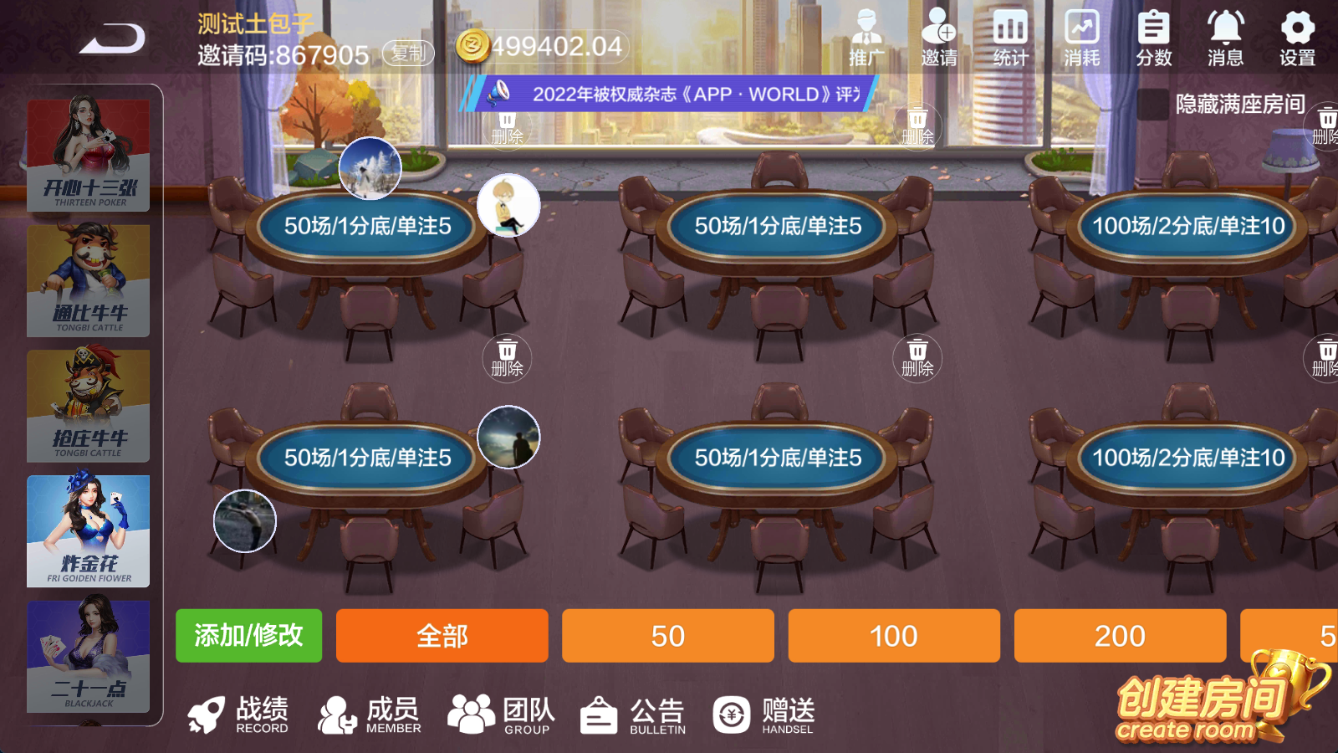Check the 消息 messages bell
This screenshot has height=753, width=1338.
[x=1225, y=36]
